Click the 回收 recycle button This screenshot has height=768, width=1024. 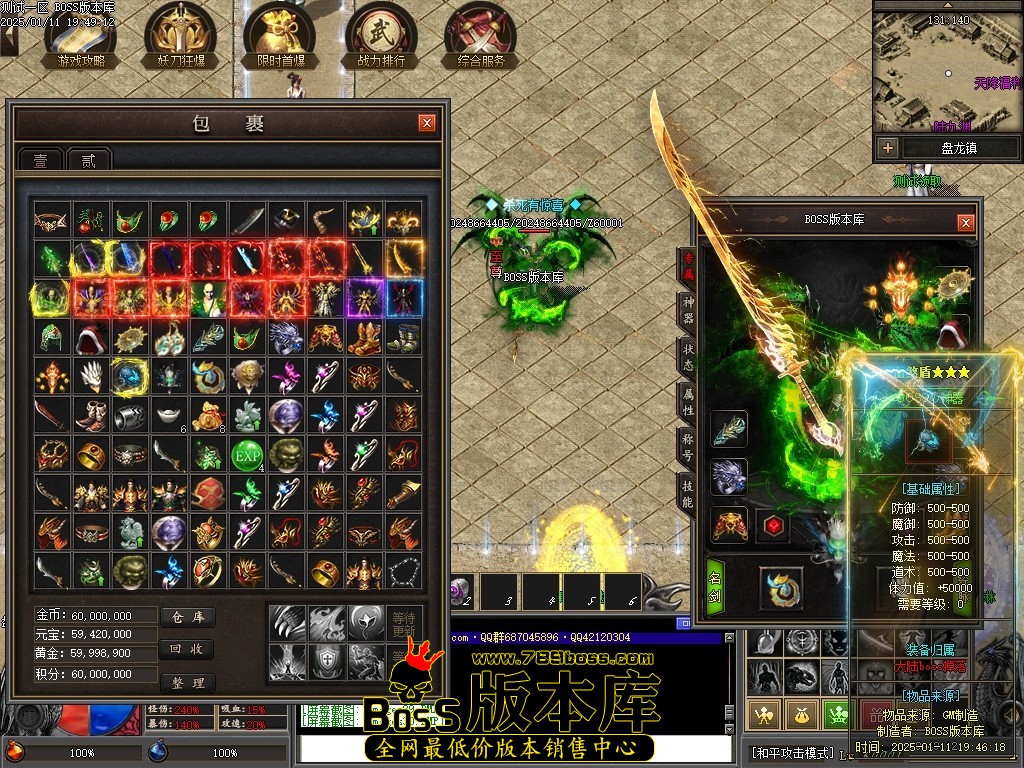pos(188,649)
